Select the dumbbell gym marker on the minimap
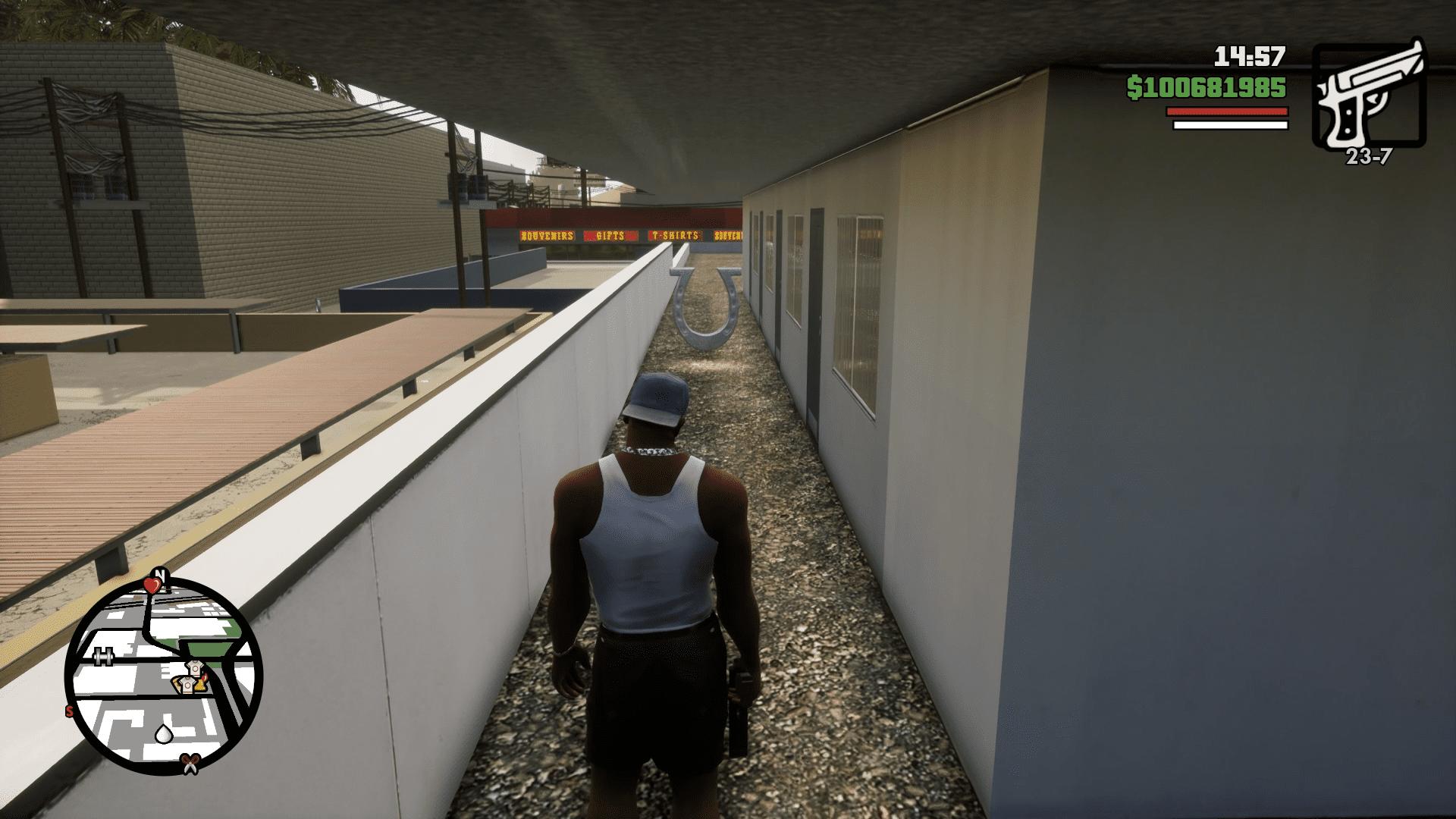Image resolution: width=1456 pixels, height=819 pixels. [104, 656]
